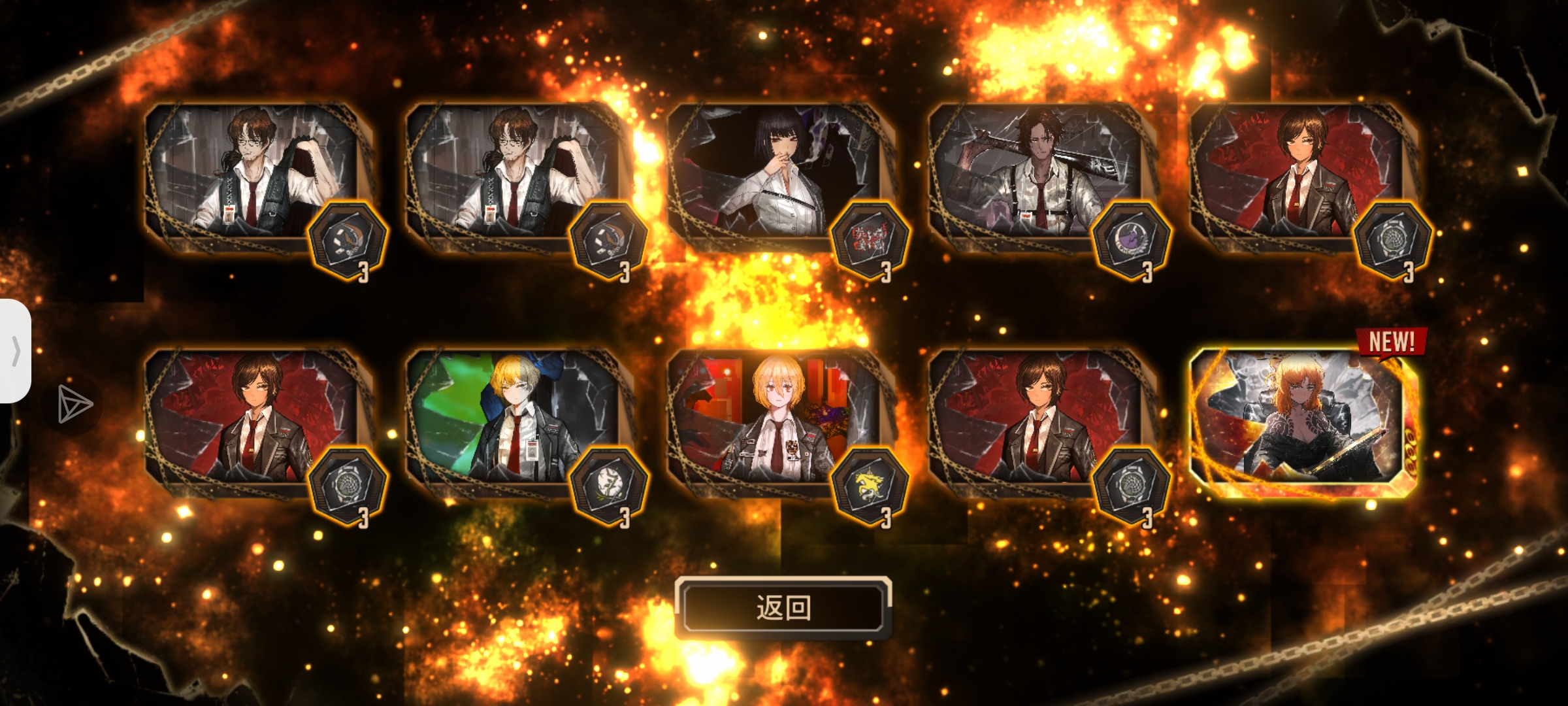The width and height of the screenshot is (1568, 706).
Task: Click the 返回 return button
Action: click(783, 608)
